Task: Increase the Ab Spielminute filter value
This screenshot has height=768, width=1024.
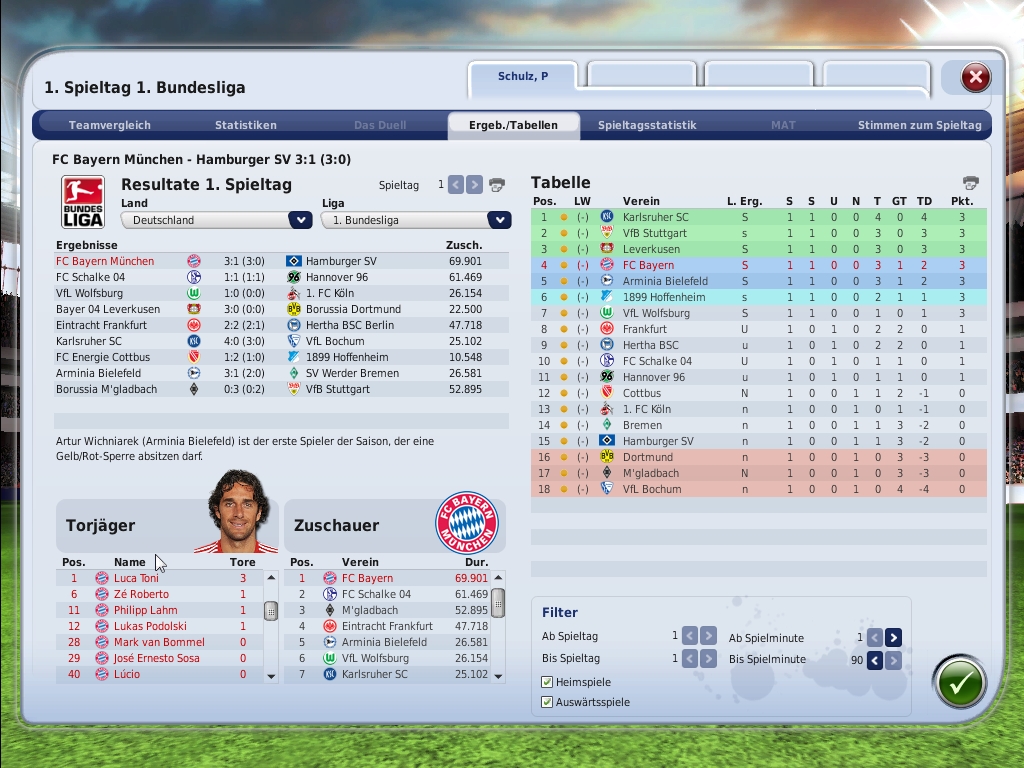Action: coord(893,638)
